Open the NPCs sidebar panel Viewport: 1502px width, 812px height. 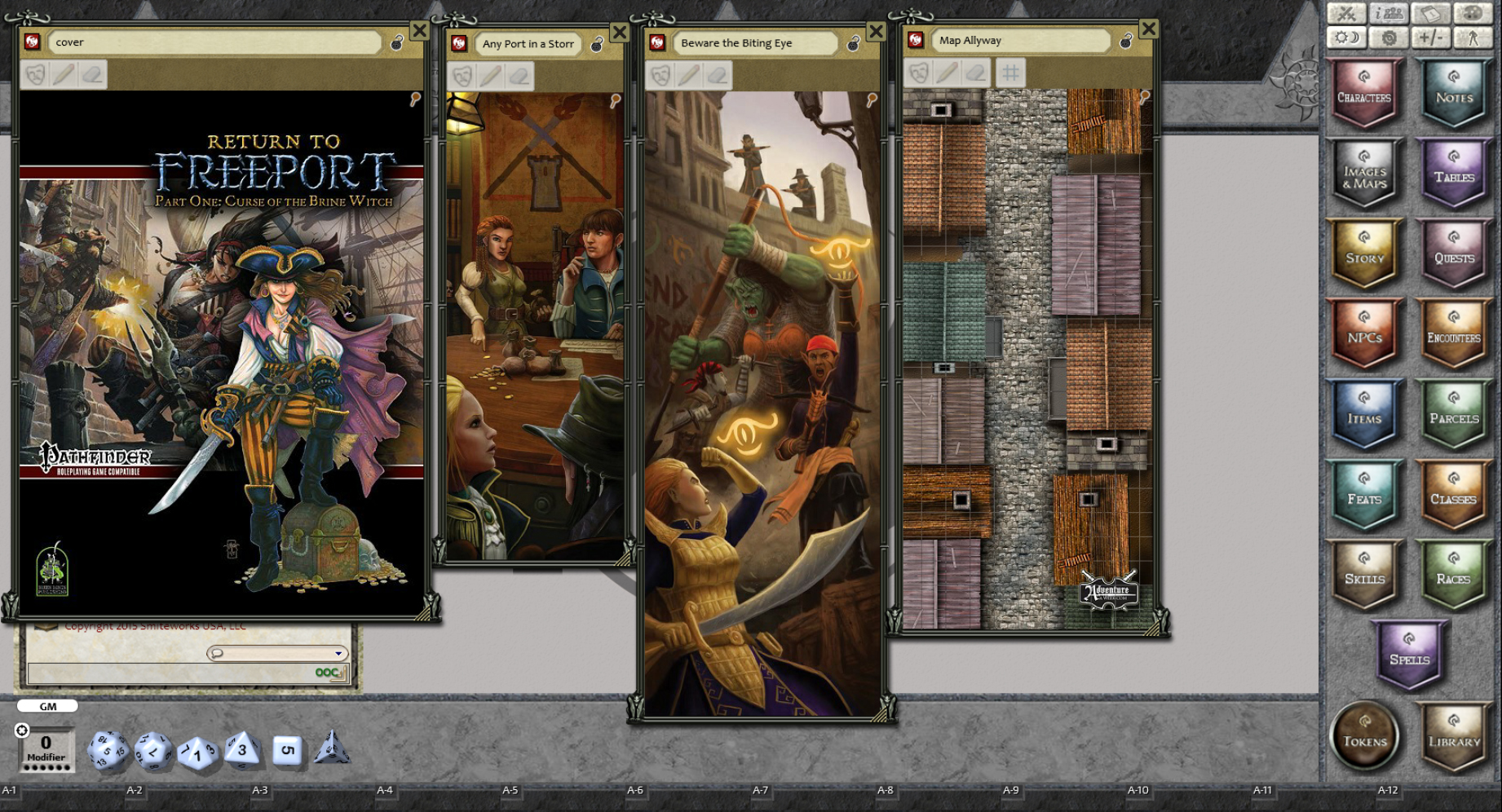point(1364,336)
